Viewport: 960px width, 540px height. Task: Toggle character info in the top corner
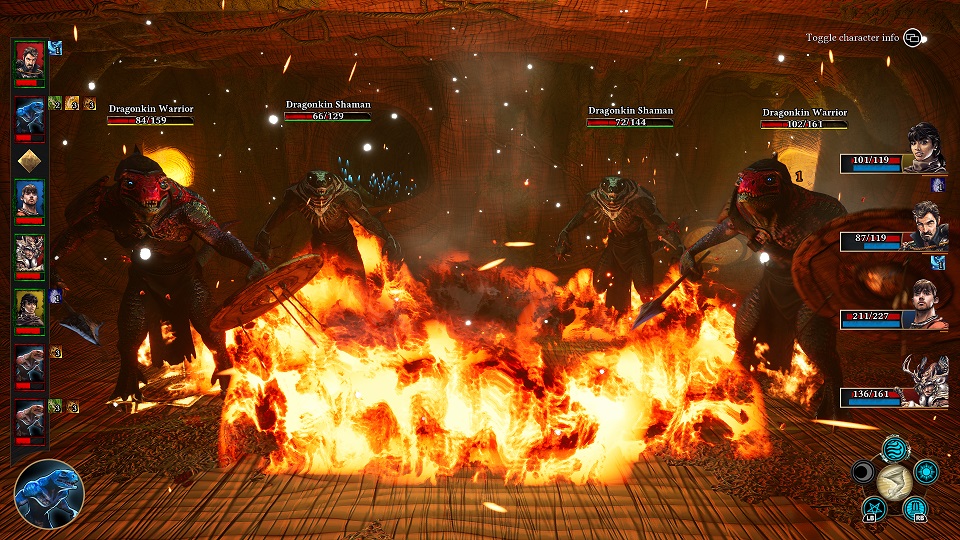[912, 38]
